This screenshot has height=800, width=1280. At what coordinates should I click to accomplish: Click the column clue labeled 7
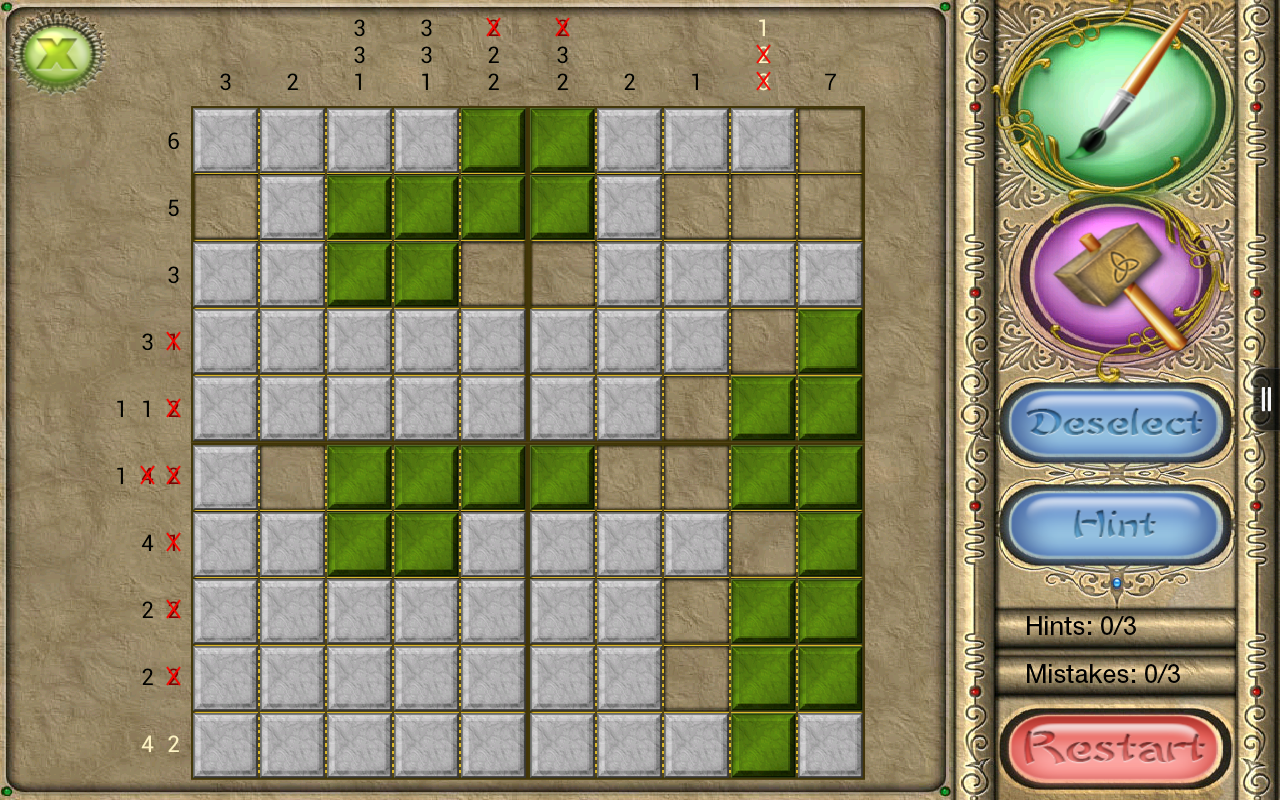click(x=828, y=83)
